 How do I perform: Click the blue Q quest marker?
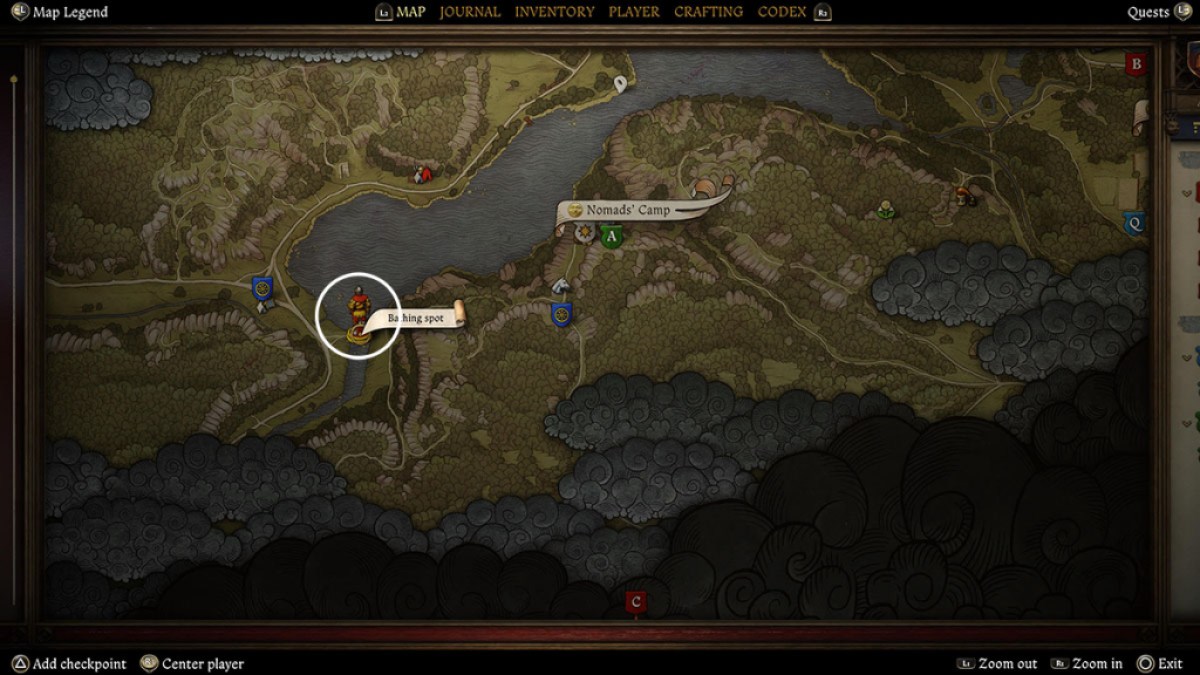[1134, 223]
